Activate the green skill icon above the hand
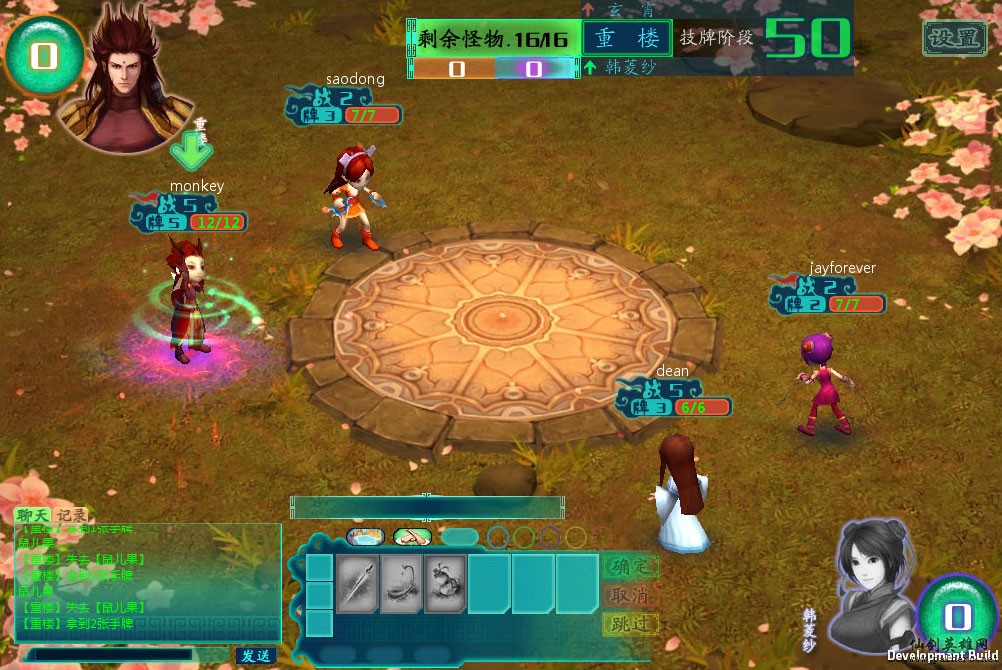Screen dimensions: 1002x670 pos(412,537)
